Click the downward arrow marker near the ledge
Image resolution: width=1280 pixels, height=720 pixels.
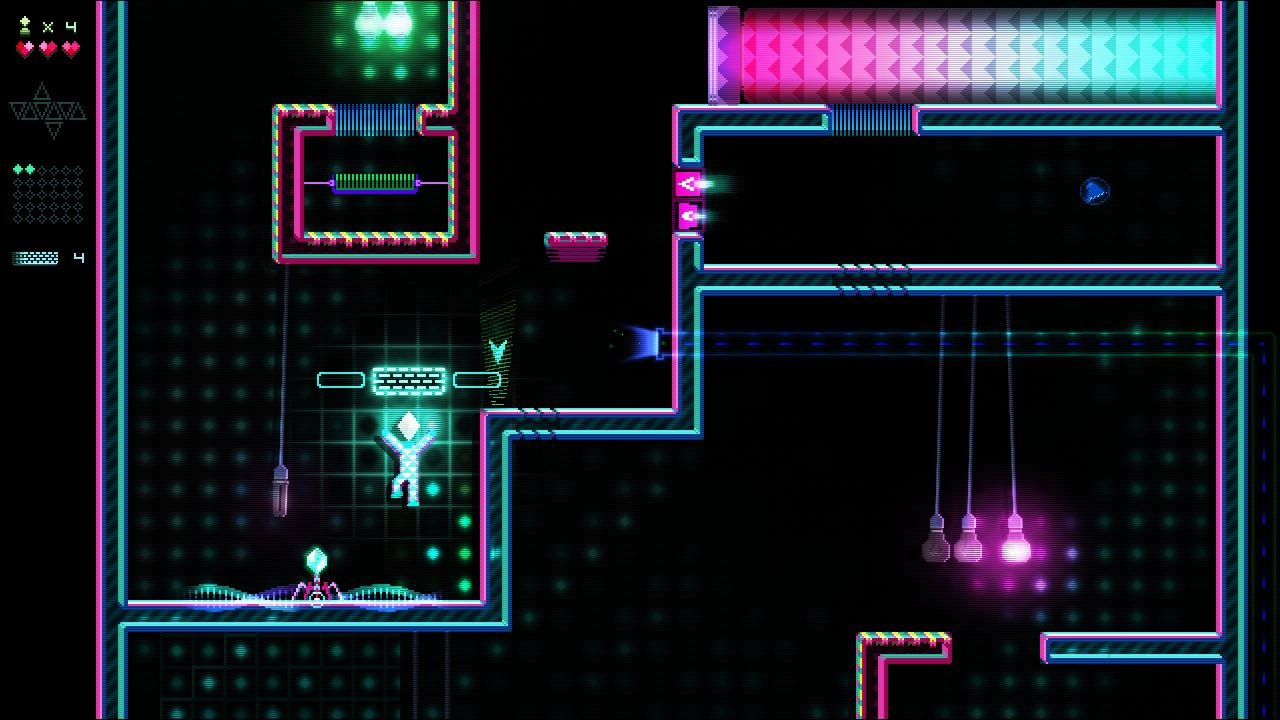click(498, 350)
